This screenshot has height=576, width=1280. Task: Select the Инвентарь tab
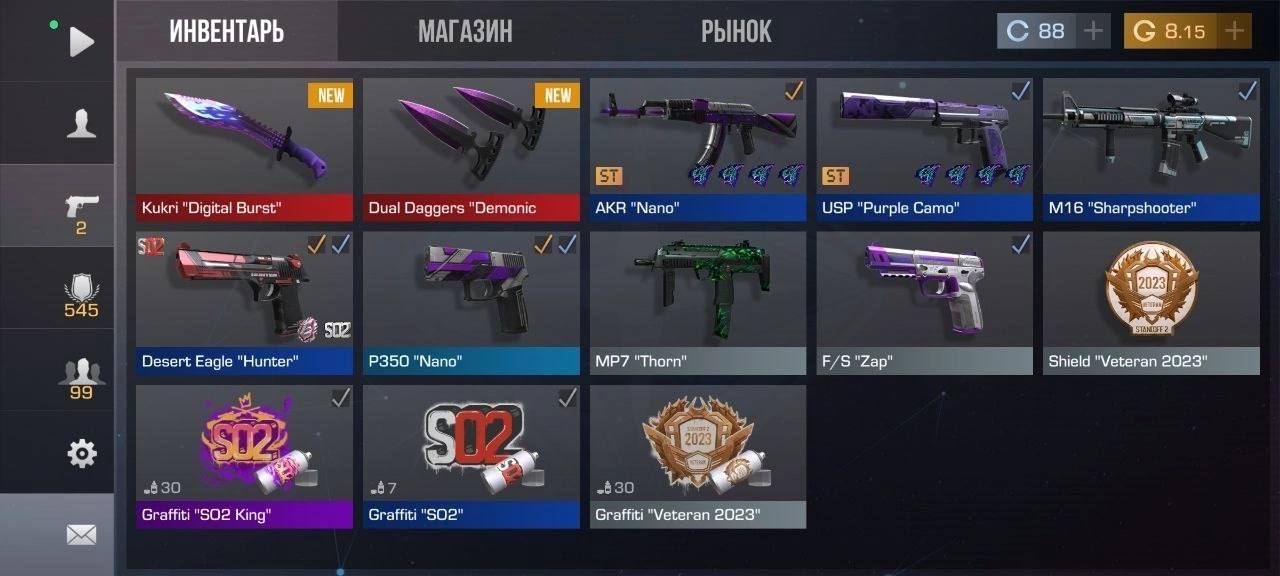(x=227, y=31)
